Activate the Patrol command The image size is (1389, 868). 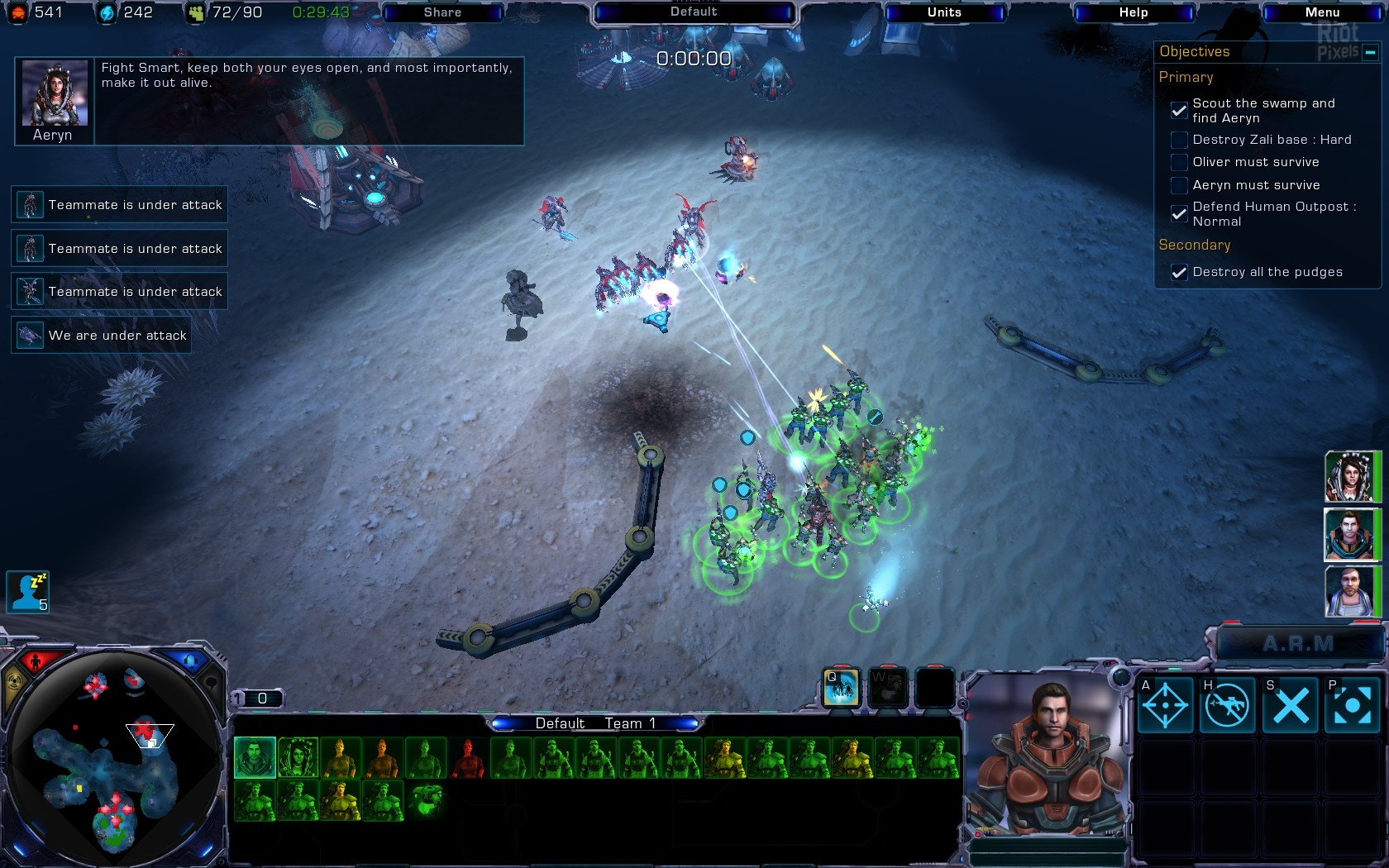(x=1352, y=706)
